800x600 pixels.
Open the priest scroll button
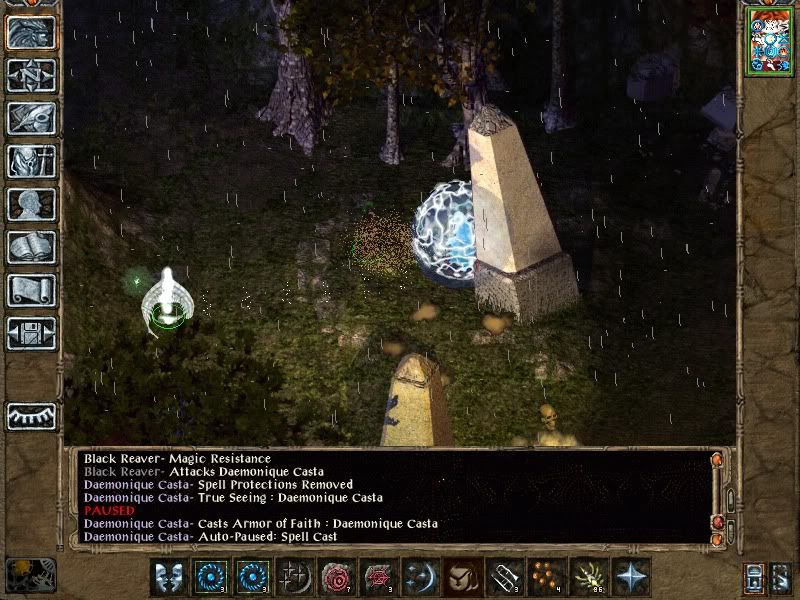tap(31, 290)
